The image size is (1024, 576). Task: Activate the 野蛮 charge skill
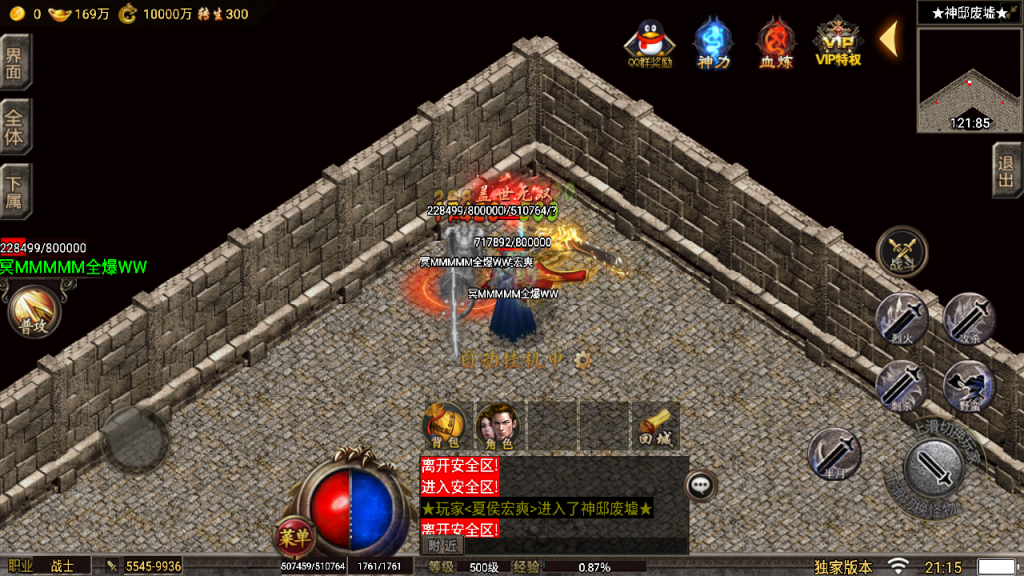967,385
